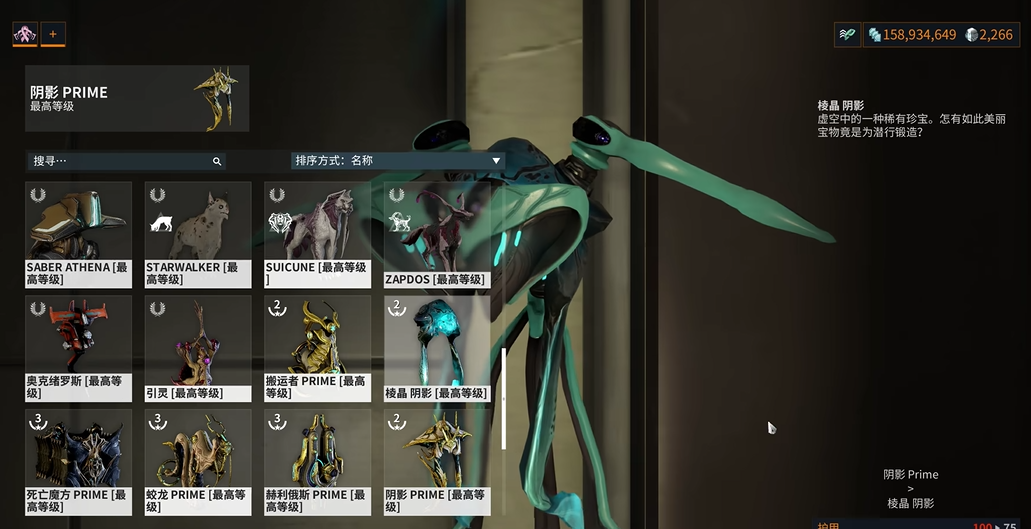Click the plus button in top-left

[x=53, y=34]
